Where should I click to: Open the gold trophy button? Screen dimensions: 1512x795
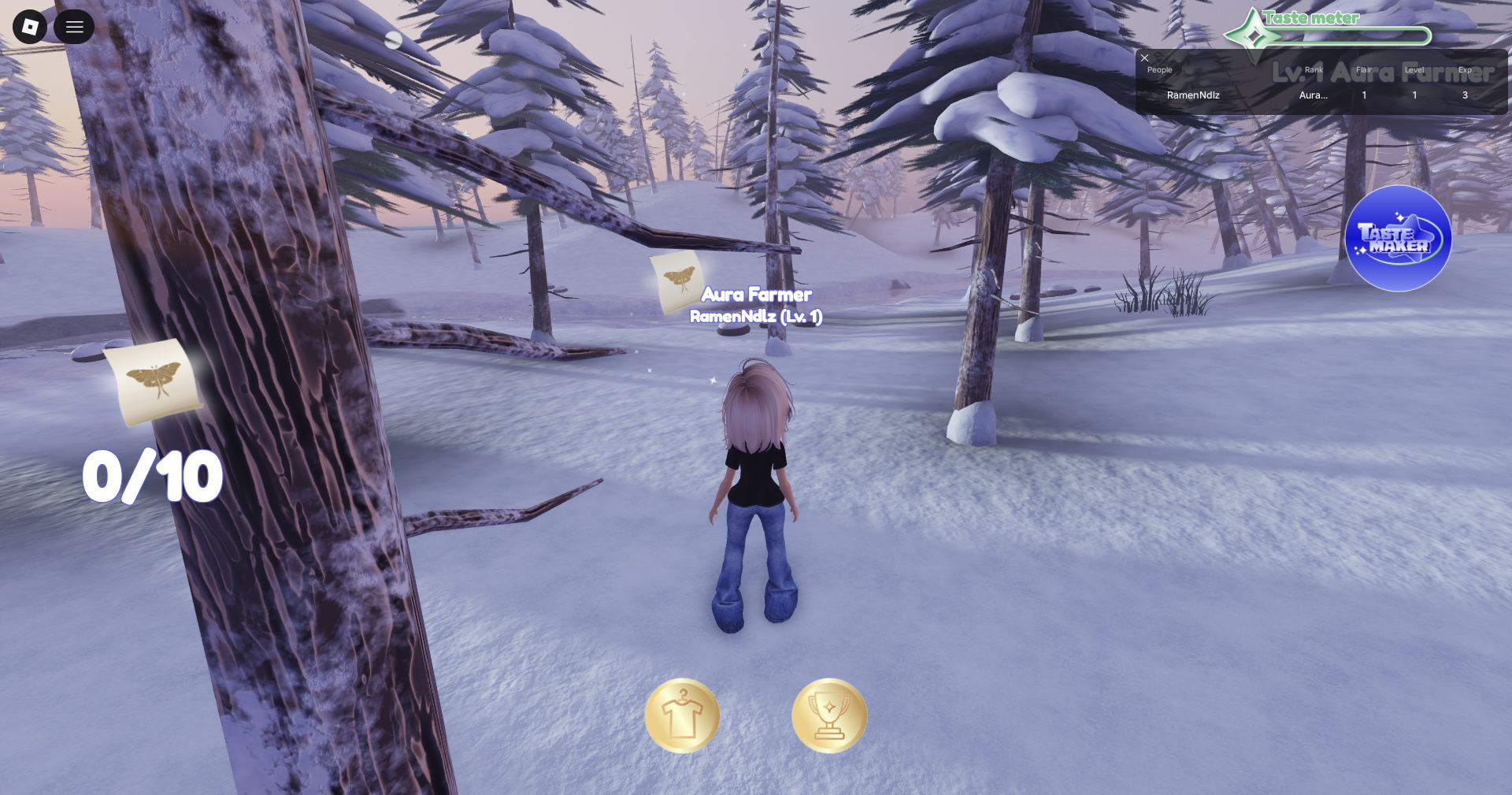click(828, 715)
